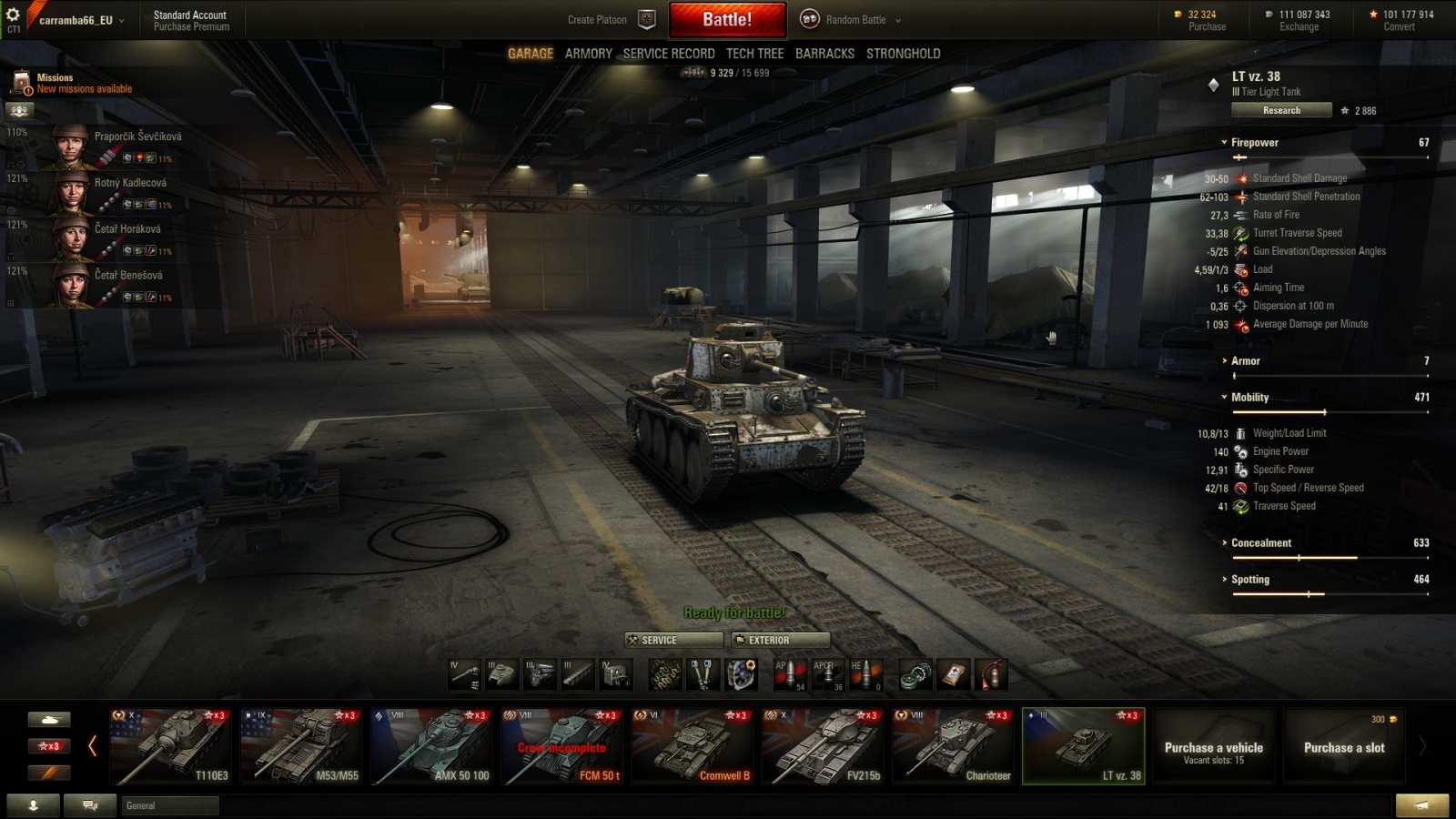Click the platoon invite icon beside Create Platoon
Image resolution: width=1456 pixels, height=819 pixels.
click(646, 18)
